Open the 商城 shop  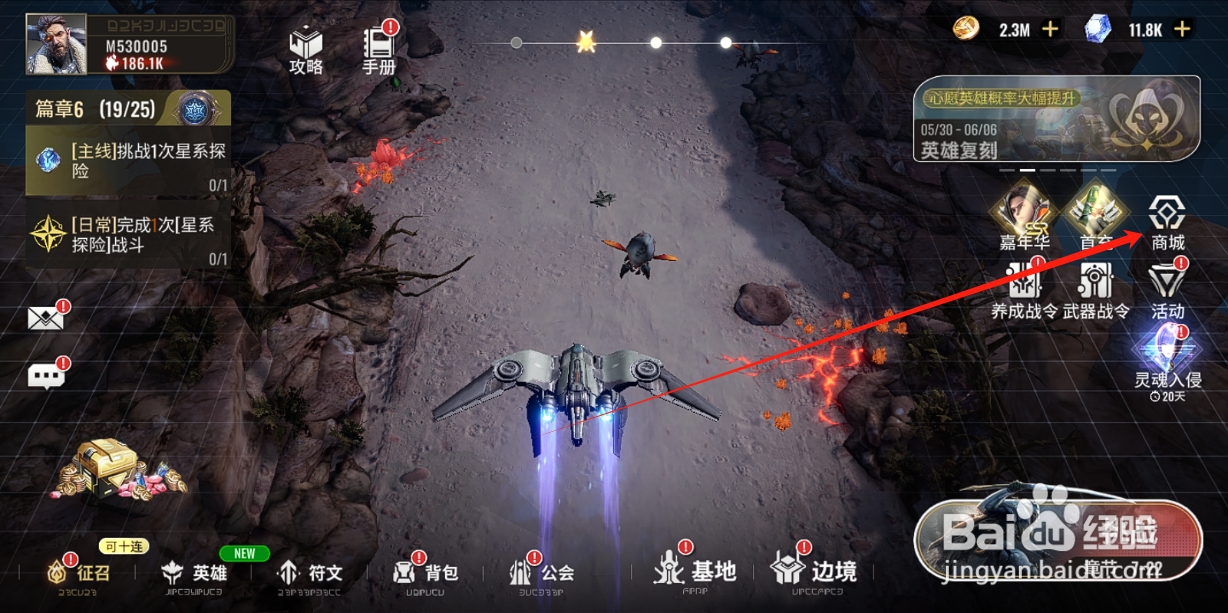coord(1167,222)
